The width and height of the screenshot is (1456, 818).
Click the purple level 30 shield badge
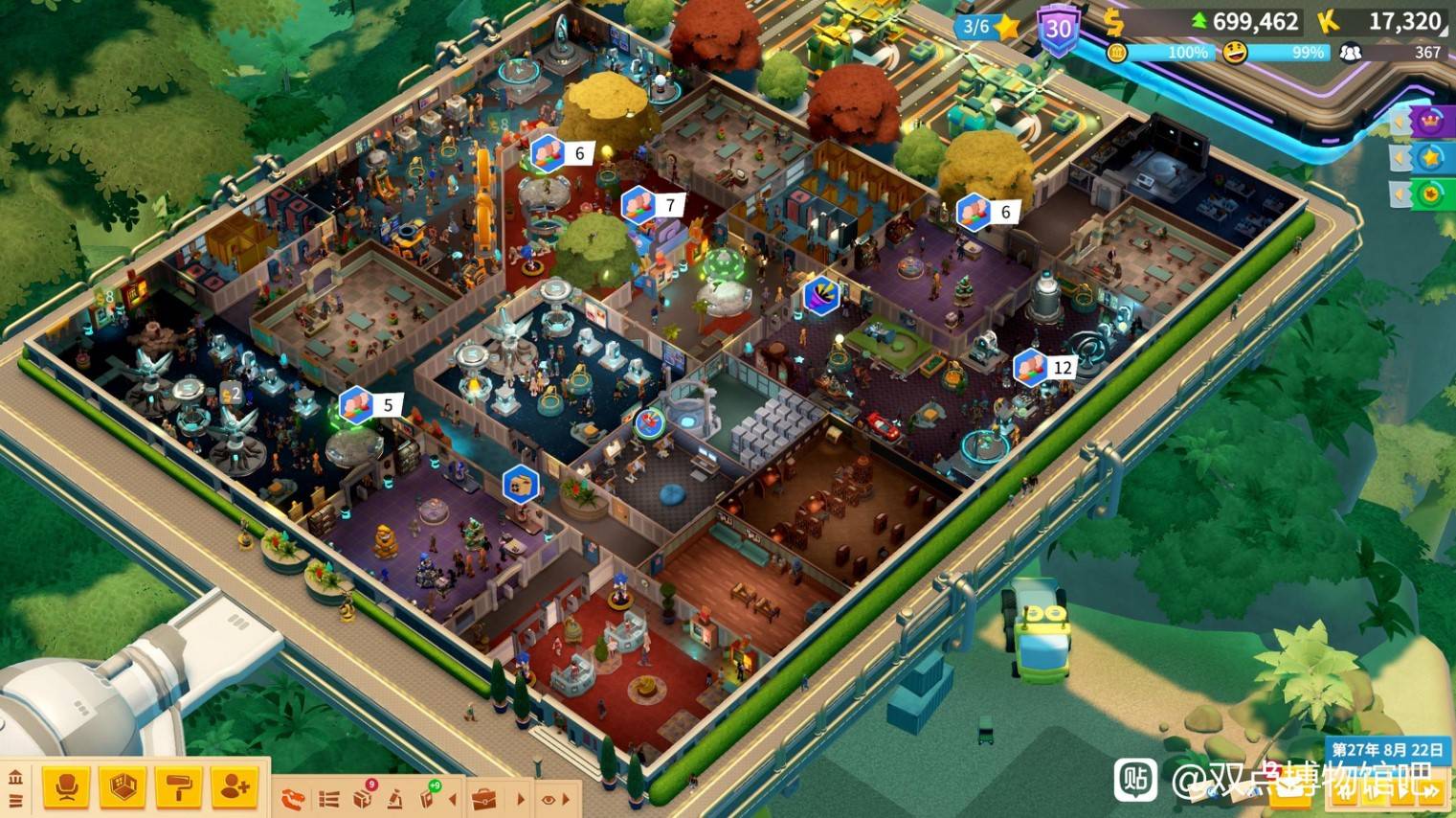tap(1058, 30)
